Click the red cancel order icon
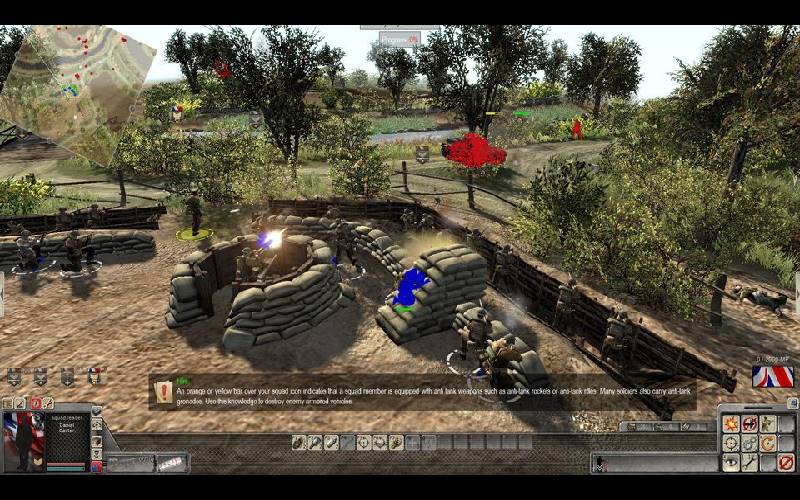The height and width of the screenshot is (500, 800). [787, 462]
